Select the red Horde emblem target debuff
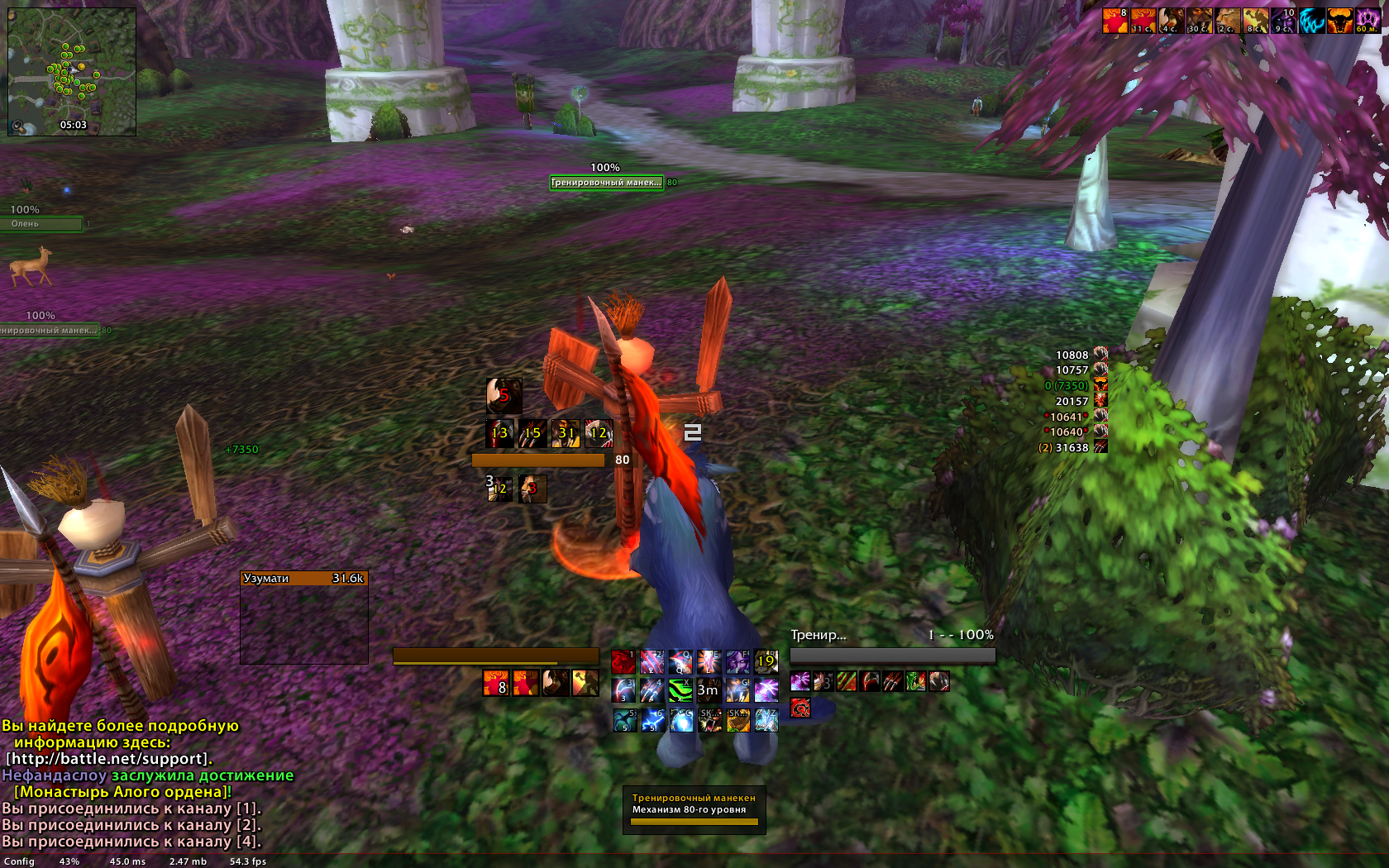 tap(800, 708)
